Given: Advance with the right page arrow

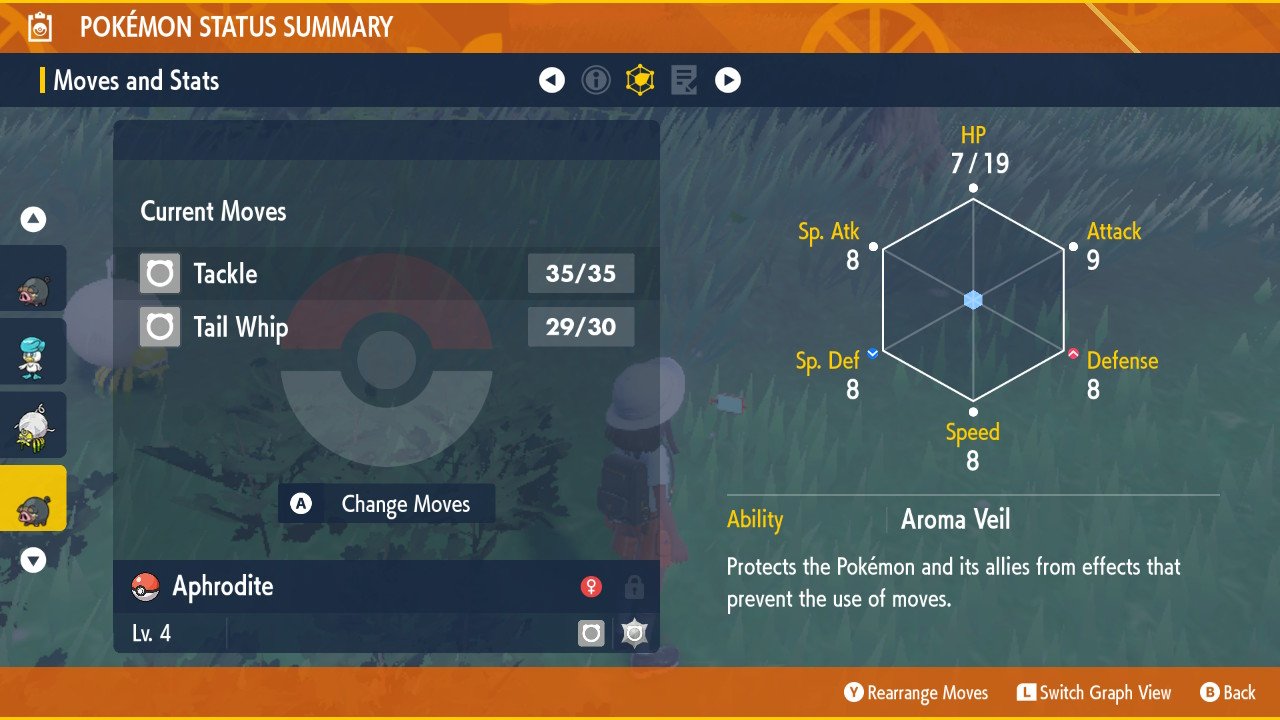Looking at the screenshot, I should point(728,80).
